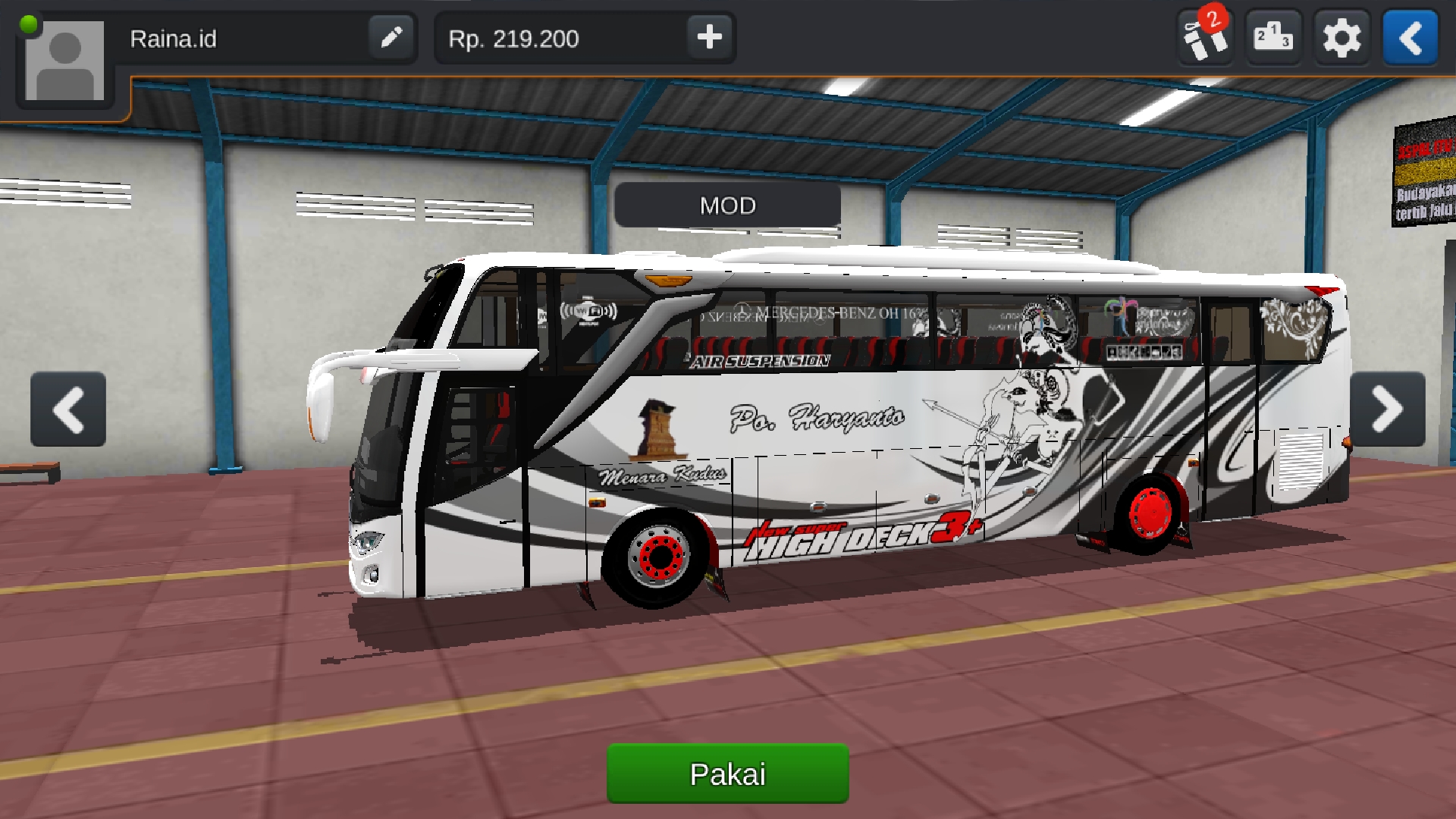Open the settings gear icon

point(1341,36)
